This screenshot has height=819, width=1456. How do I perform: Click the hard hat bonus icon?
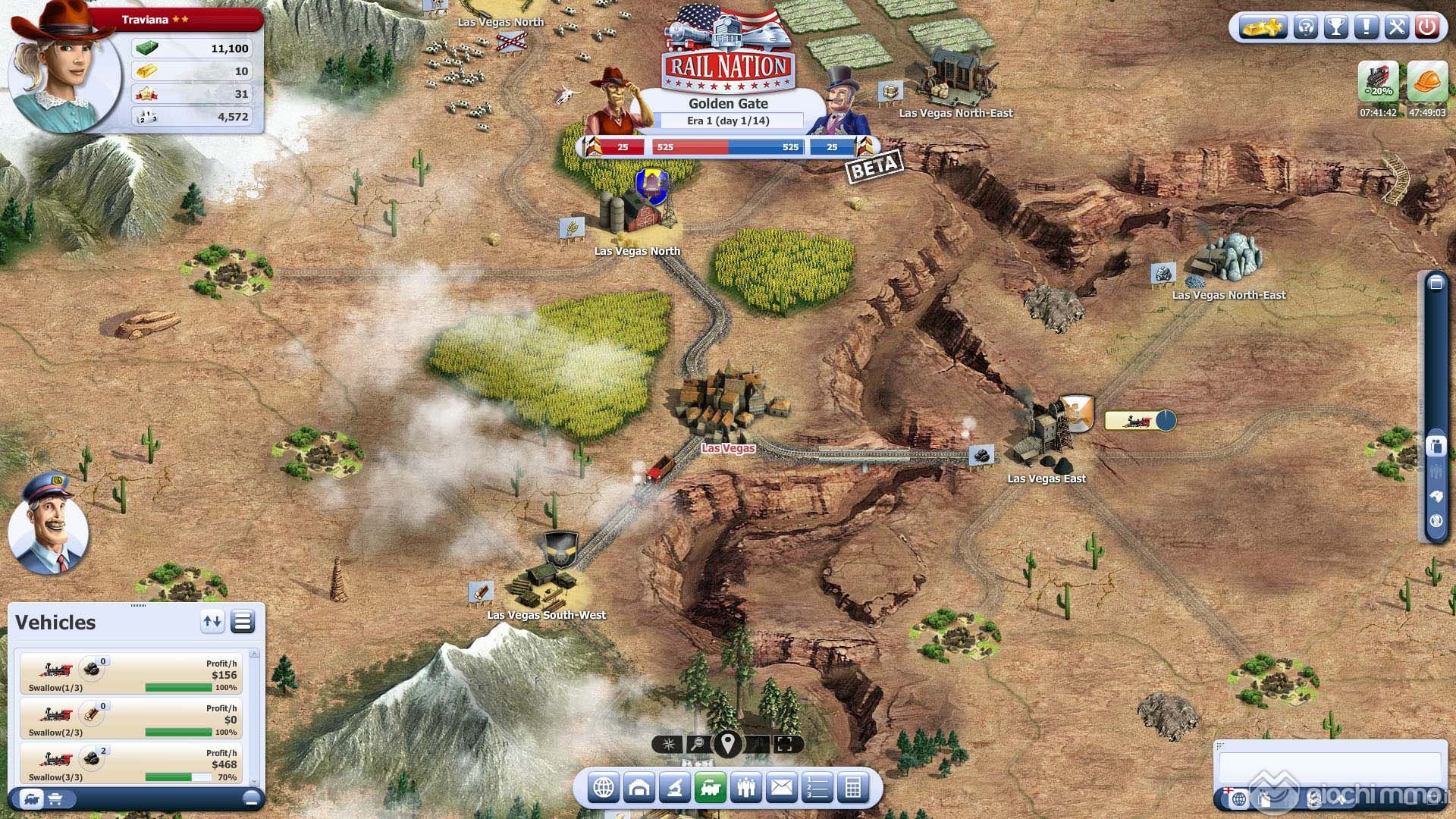(x=1426, y=83)
